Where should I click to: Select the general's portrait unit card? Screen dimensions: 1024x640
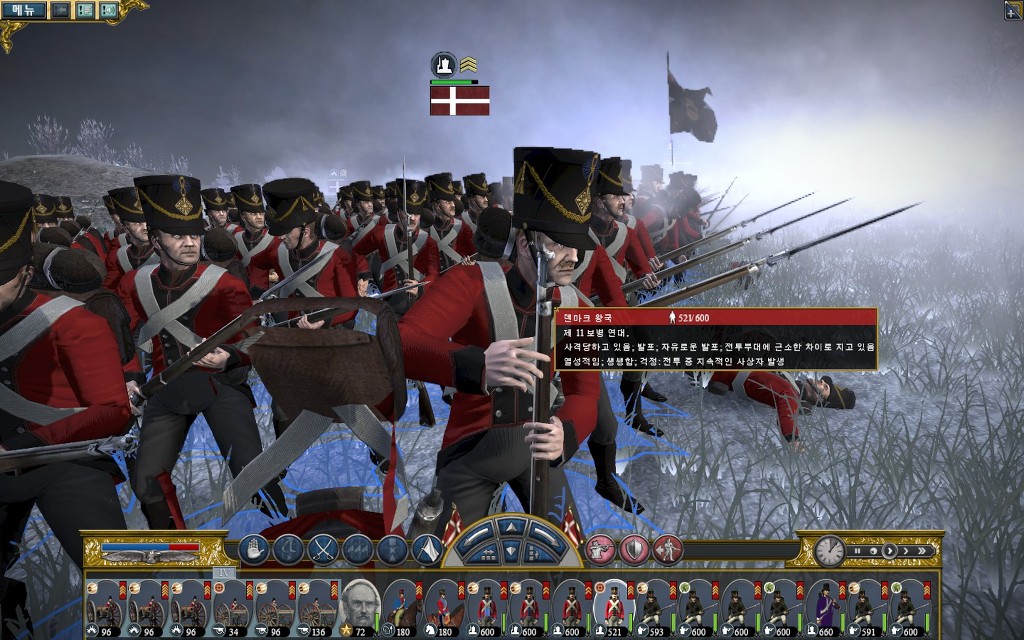pos(358,606)
